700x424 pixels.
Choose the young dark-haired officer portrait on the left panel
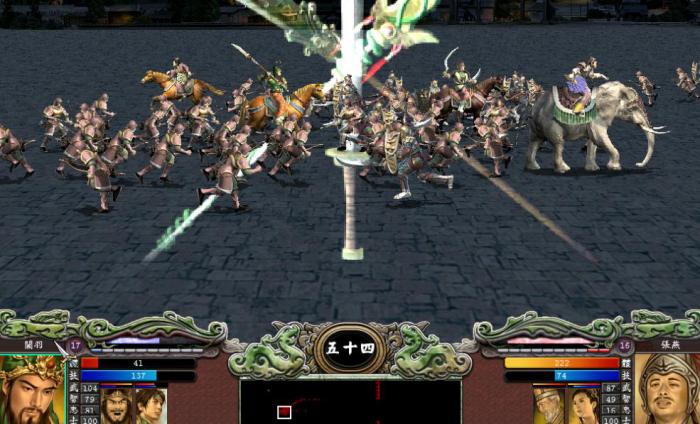150,405
